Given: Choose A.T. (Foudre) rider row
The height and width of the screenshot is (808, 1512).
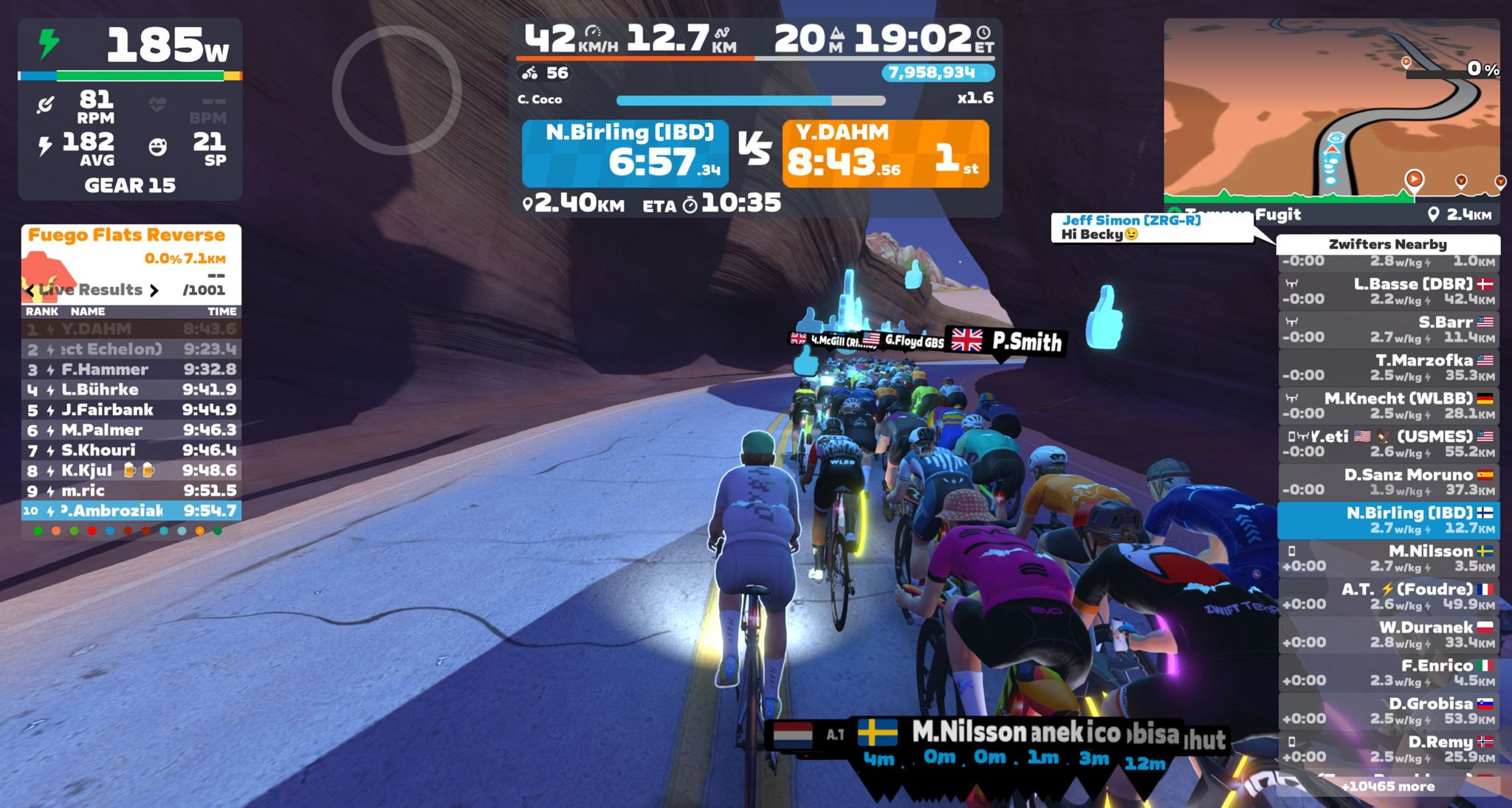Looking at the screenshot, I should [x=1388, y=596].
